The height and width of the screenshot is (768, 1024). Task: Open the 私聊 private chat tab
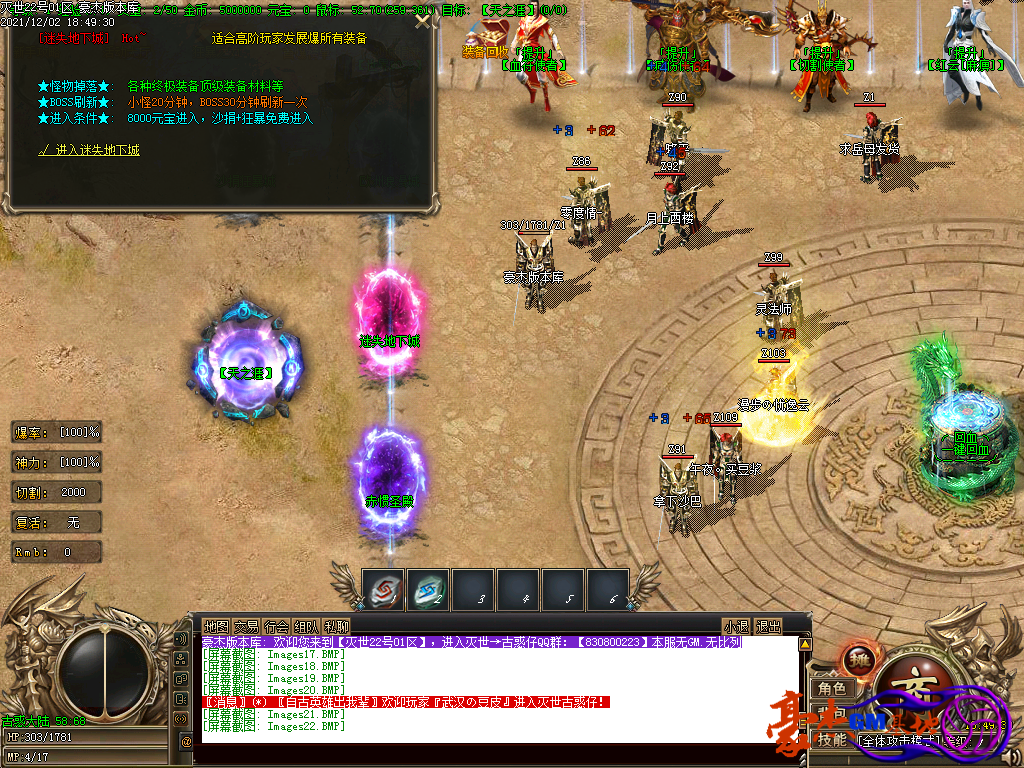pos(336,627)
